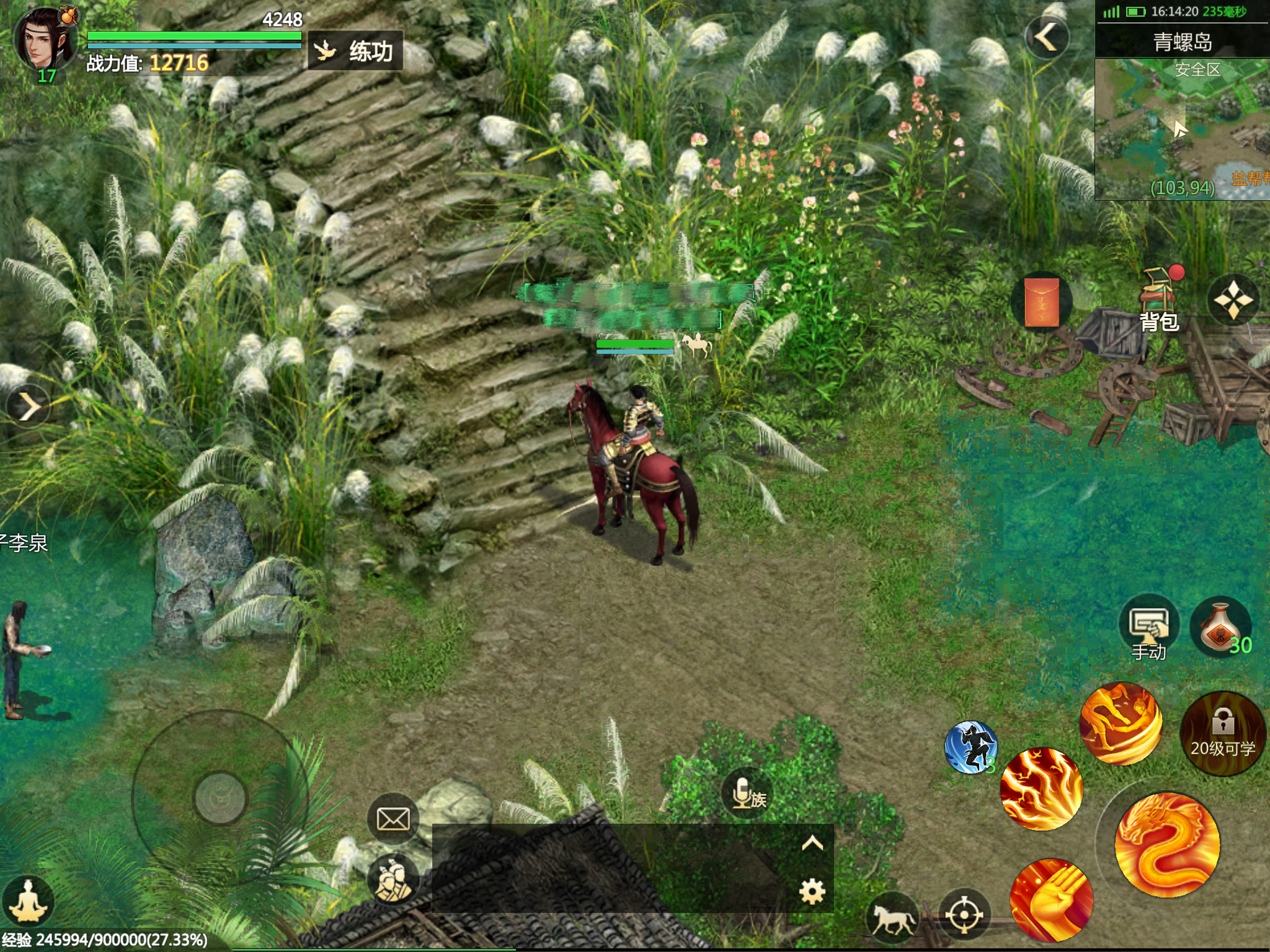Open the red envelope icon
Viewport: 1270px width, 952px height.
coord(1041,302)
